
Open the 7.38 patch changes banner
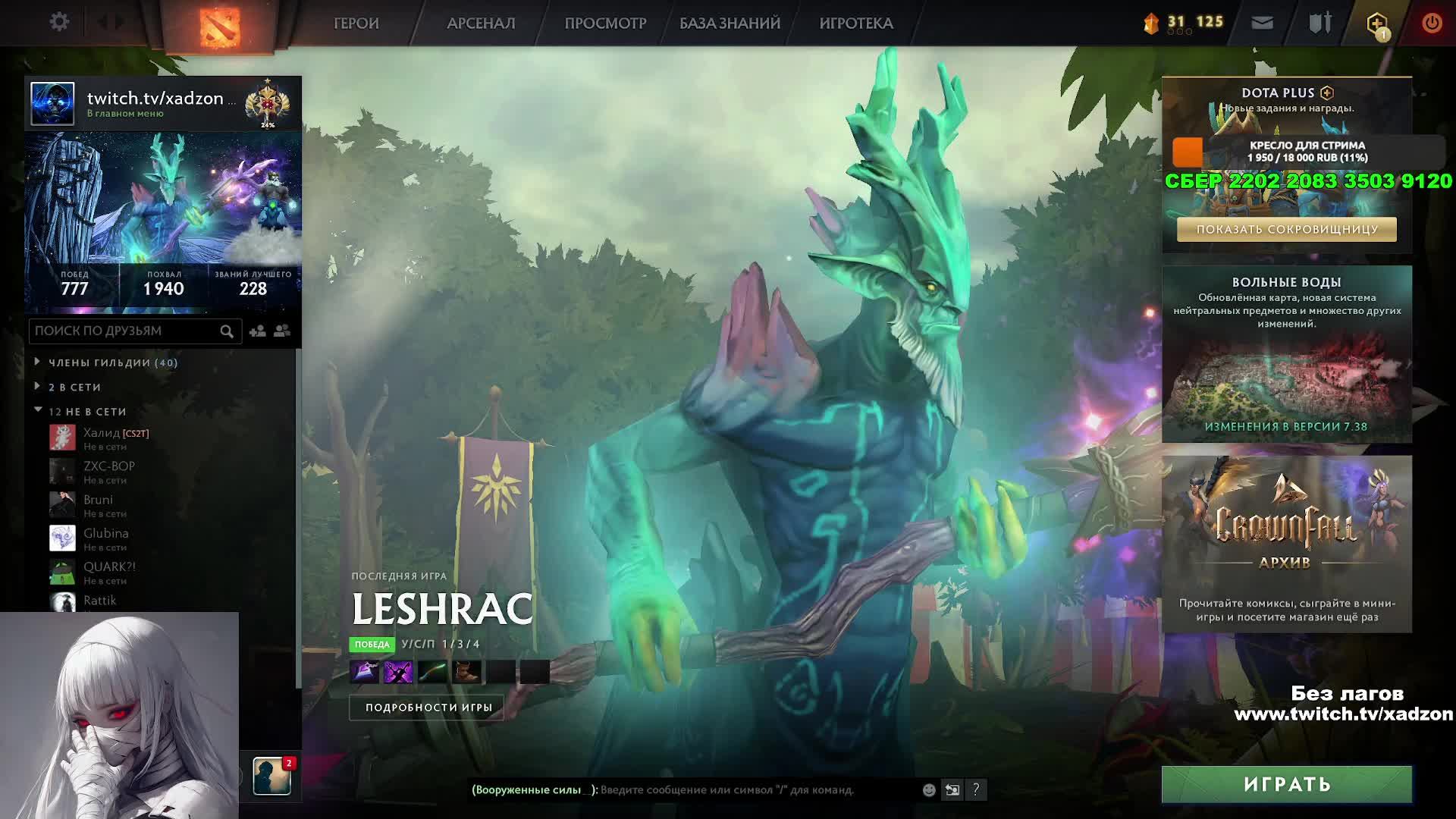coord(1286,426)
